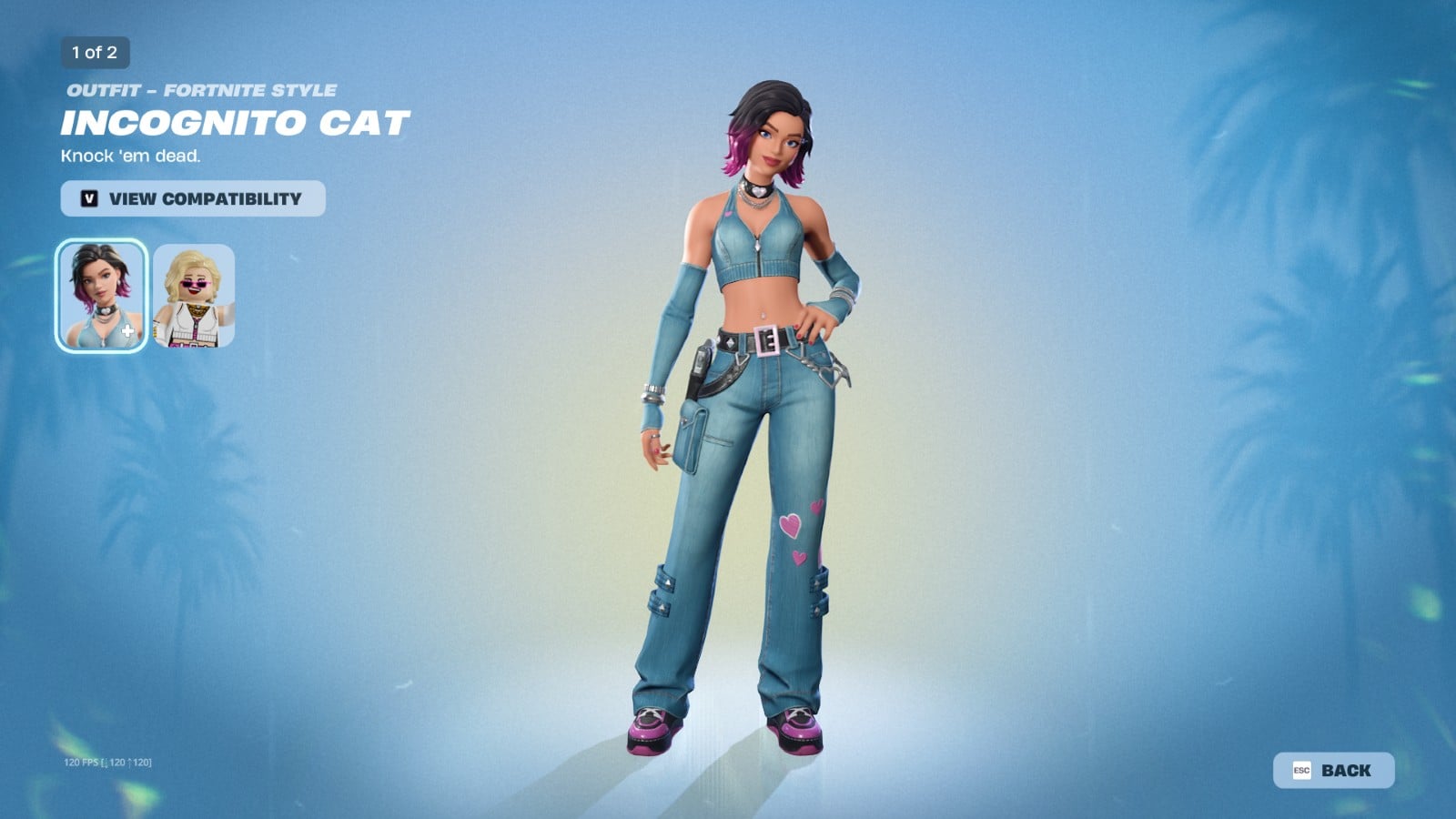Click the 'OUTFIT – FORTNITE STYLE' label
The height and width of the screenshot is (819, 1456).
tap(200, 89)
